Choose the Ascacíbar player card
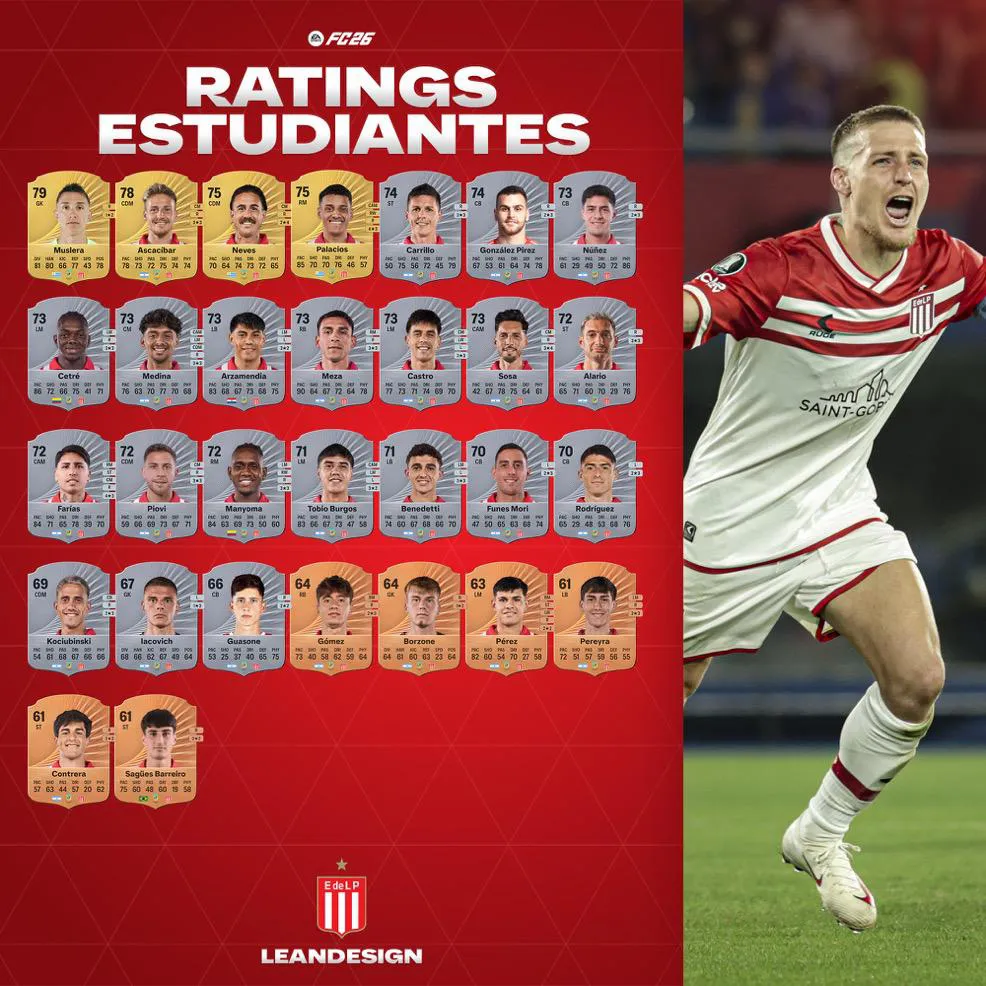This screenshot has height=986, width=986. pyautogui.click(x=156, y=227)
